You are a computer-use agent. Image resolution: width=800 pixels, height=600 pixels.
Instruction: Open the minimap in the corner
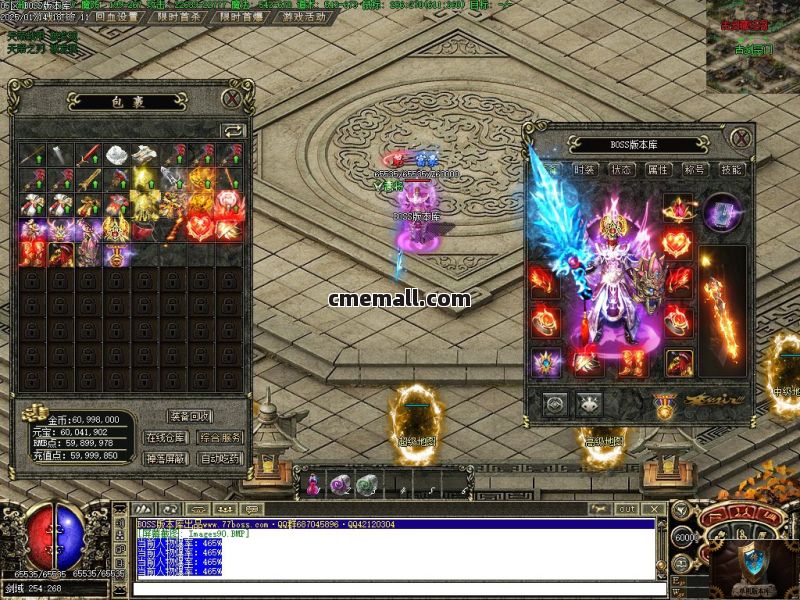pyautogui.click(x=752, y=47)
